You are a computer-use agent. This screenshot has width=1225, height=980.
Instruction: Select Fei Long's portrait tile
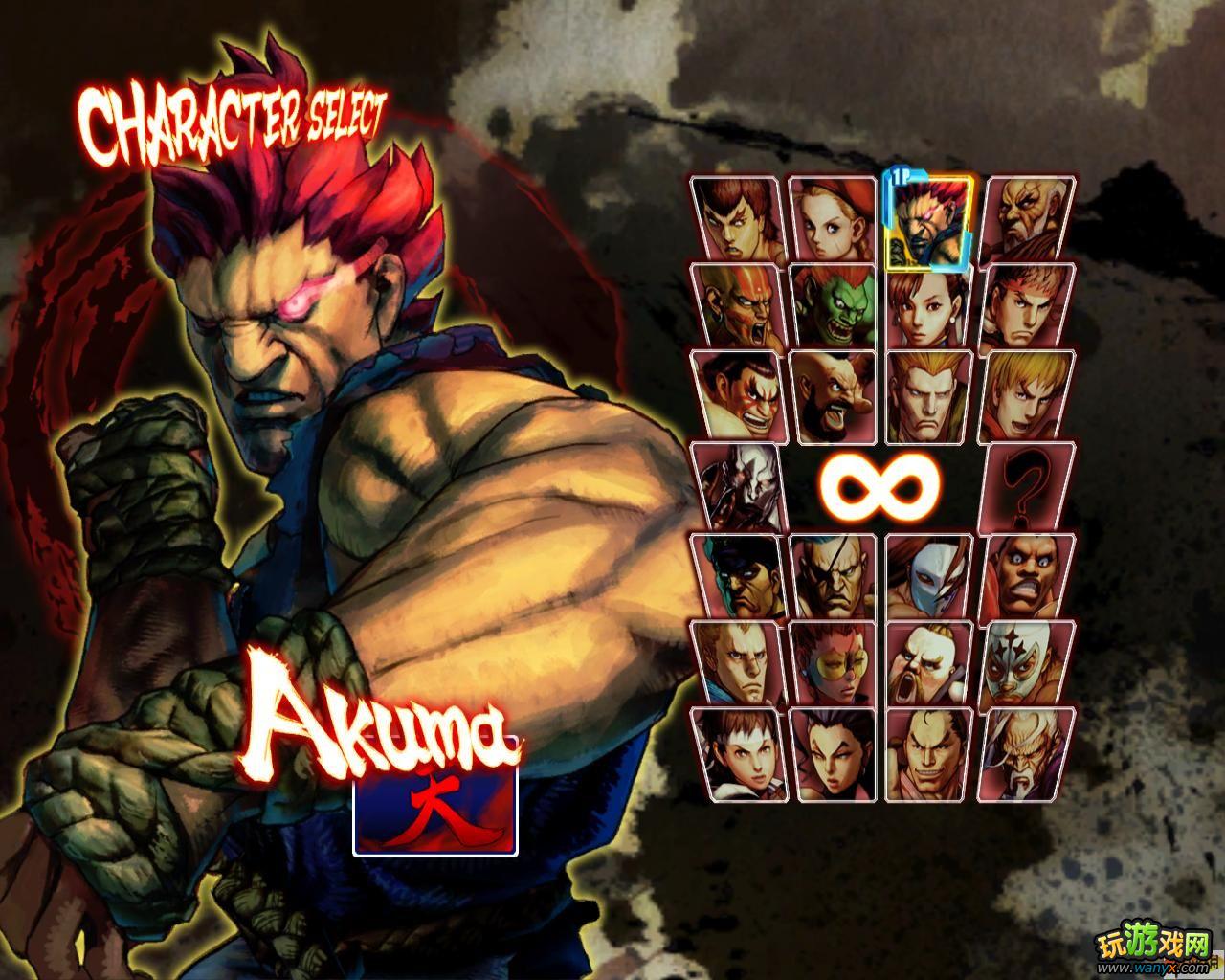coord(738,219)
